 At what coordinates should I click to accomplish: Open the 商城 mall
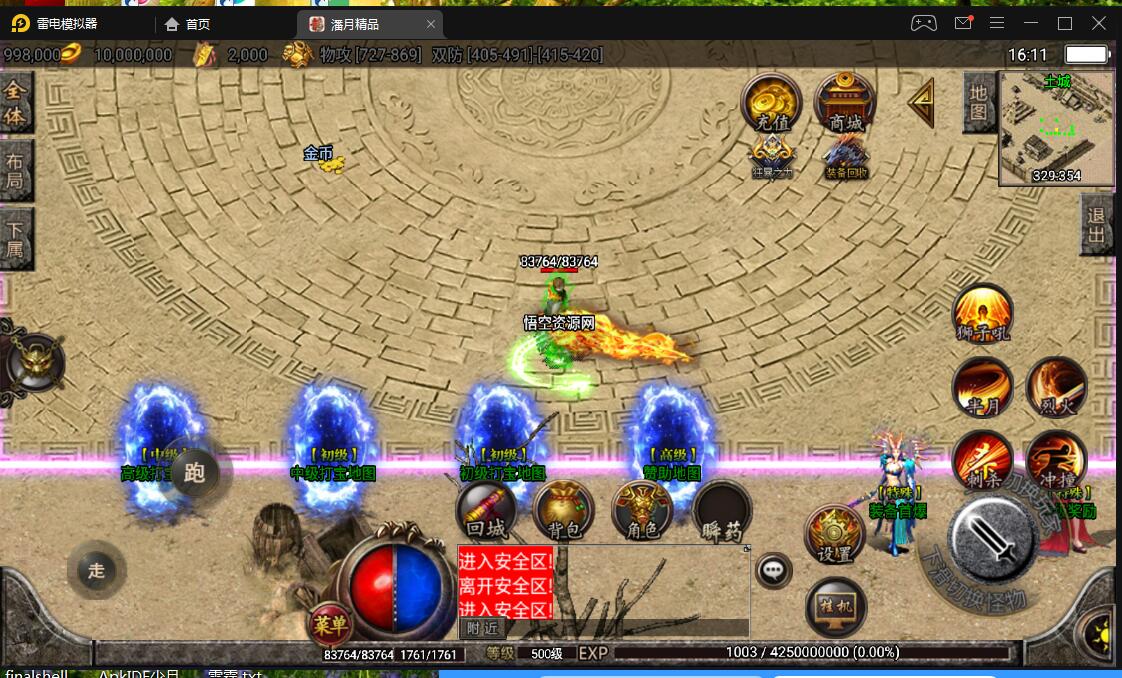(x=845, y=103)
